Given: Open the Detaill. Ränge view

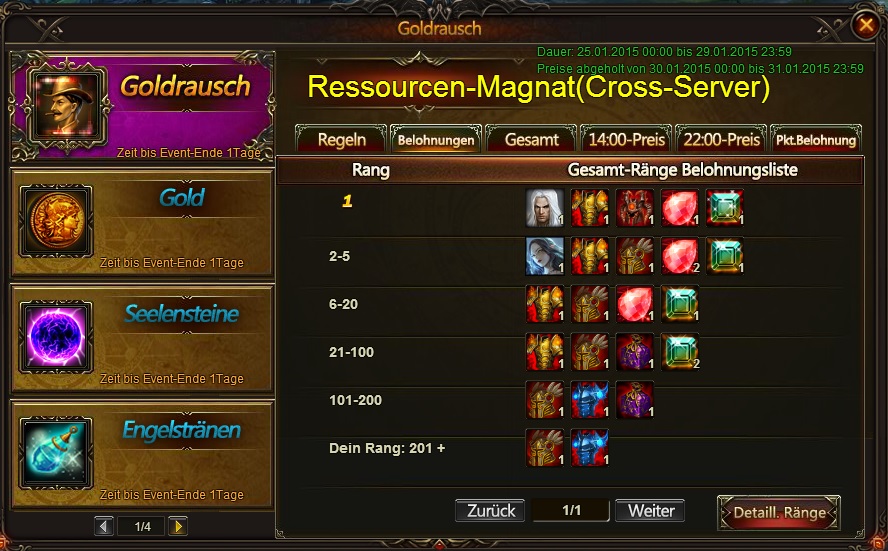Looking at the screenshot, I should point(779,513).
